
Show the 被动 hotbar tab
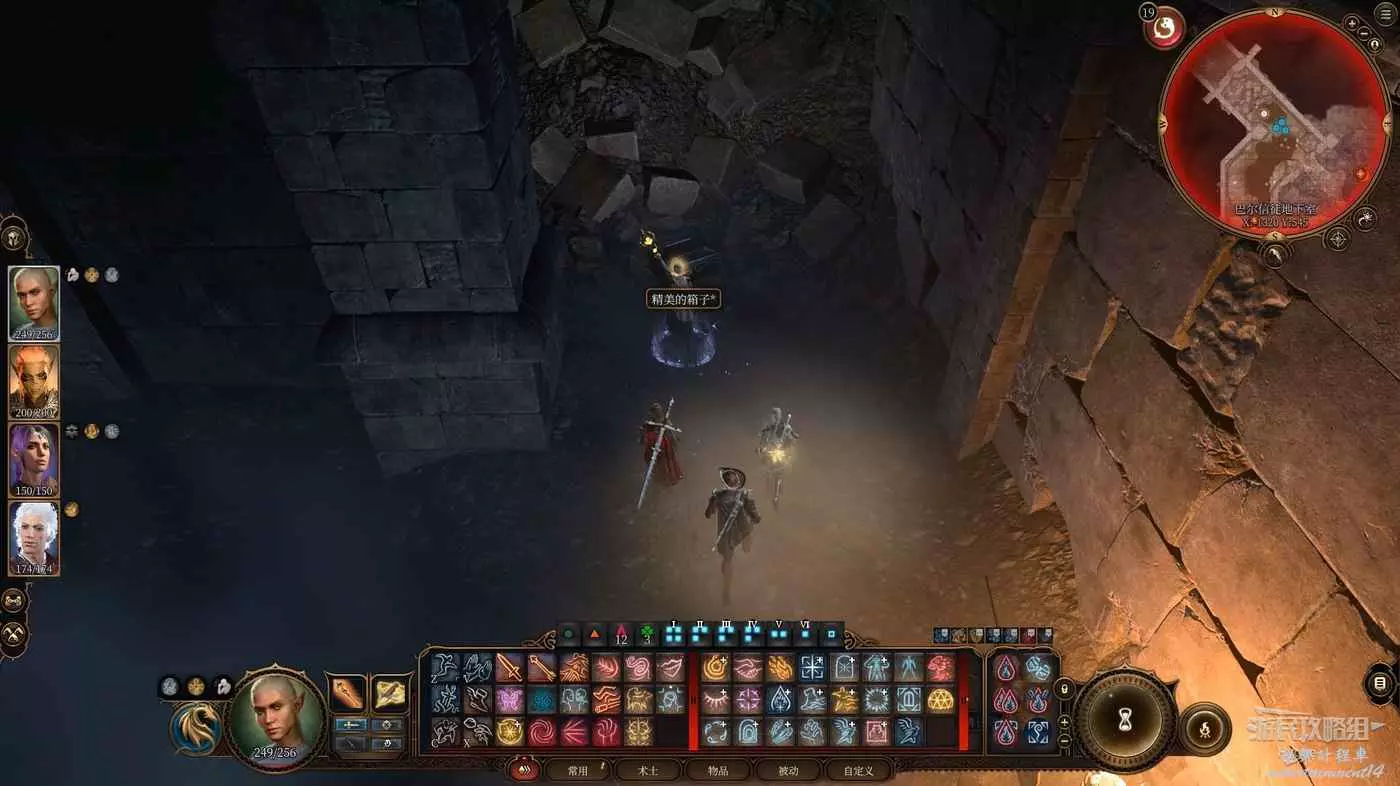pos(788,771)
